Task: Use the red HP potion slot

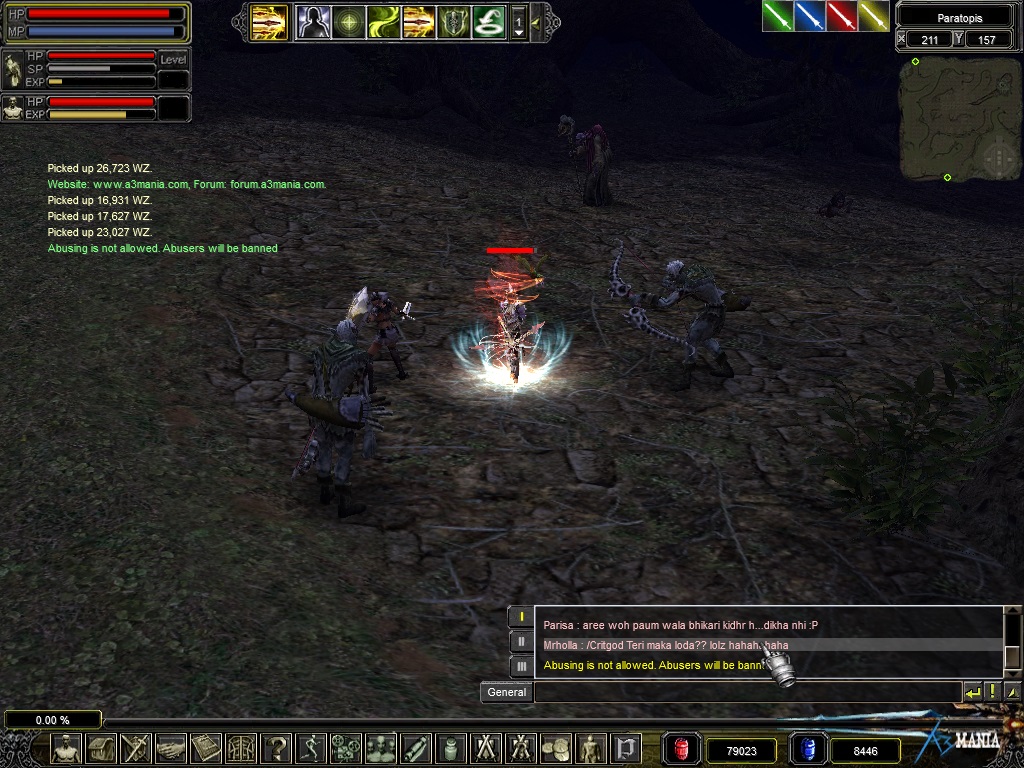Action: pos(681,749)
